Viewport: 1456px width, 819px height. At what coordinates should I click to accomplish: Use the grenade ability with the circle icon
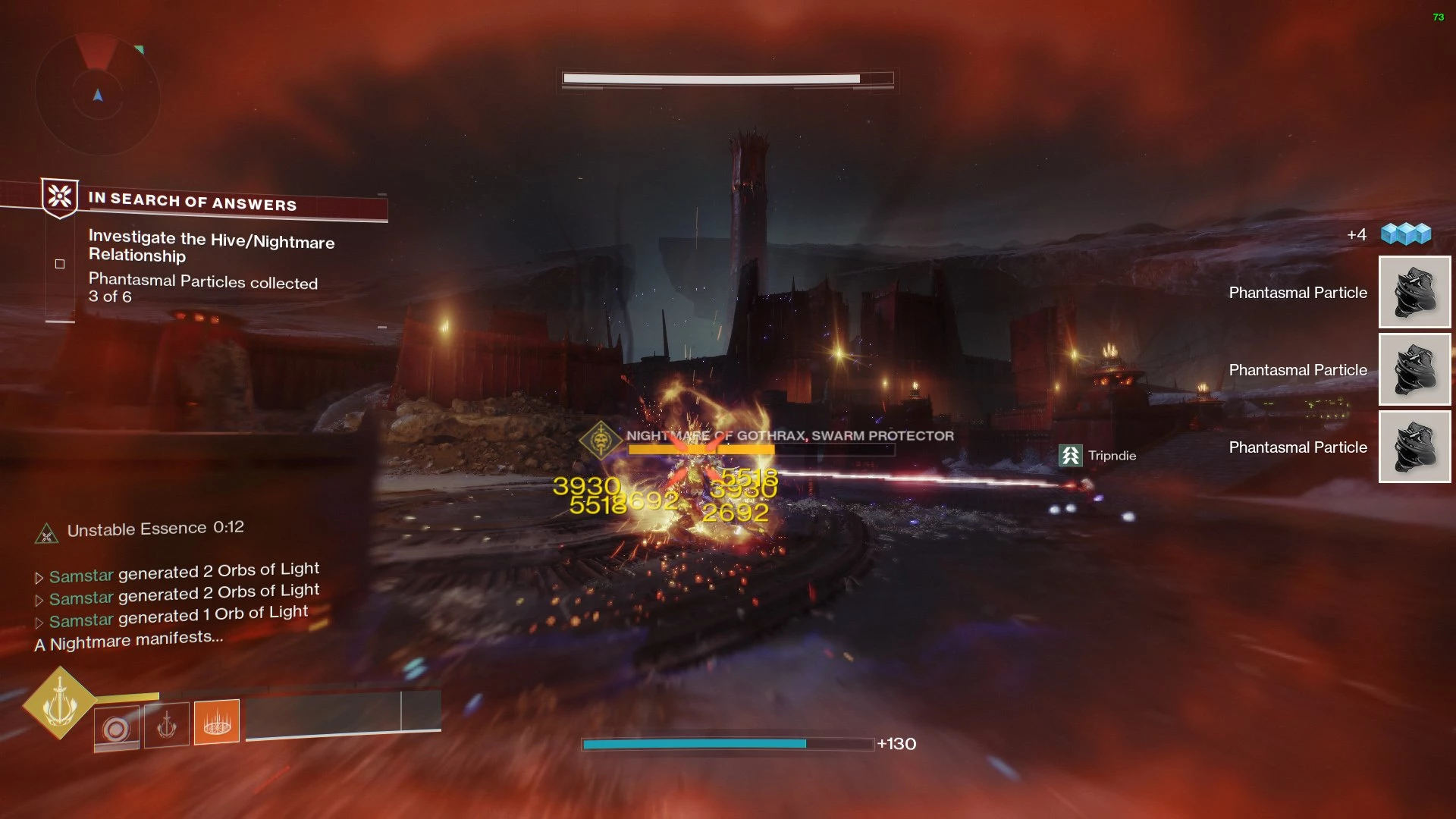click(117, 729)
